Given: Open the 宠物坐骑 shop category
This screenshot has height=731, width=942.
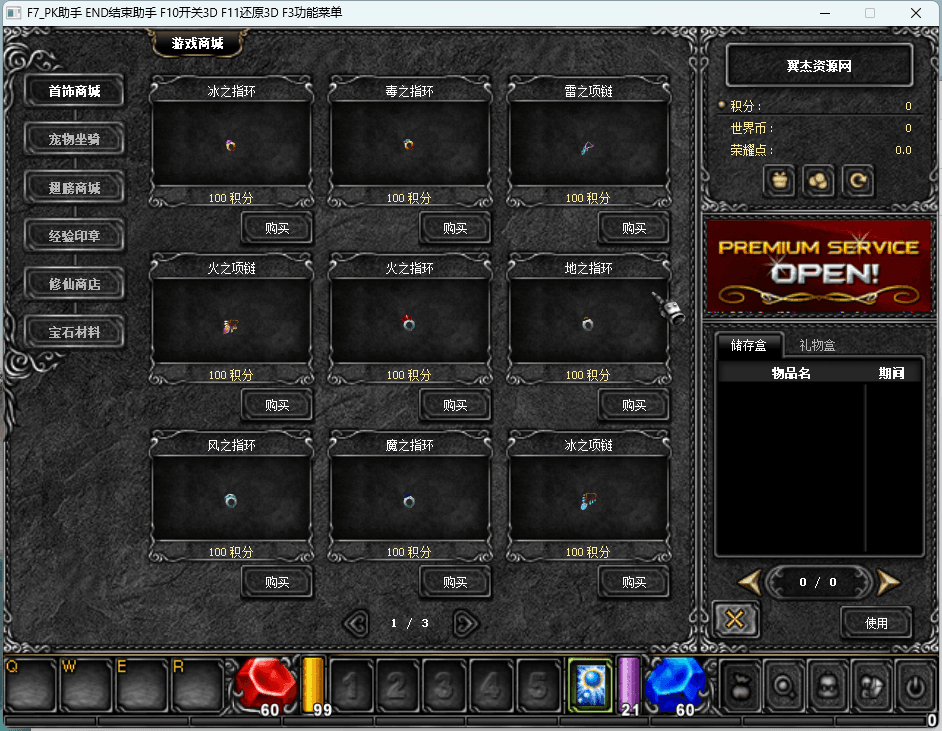Looking at the screenshot, I should (75, 139).
